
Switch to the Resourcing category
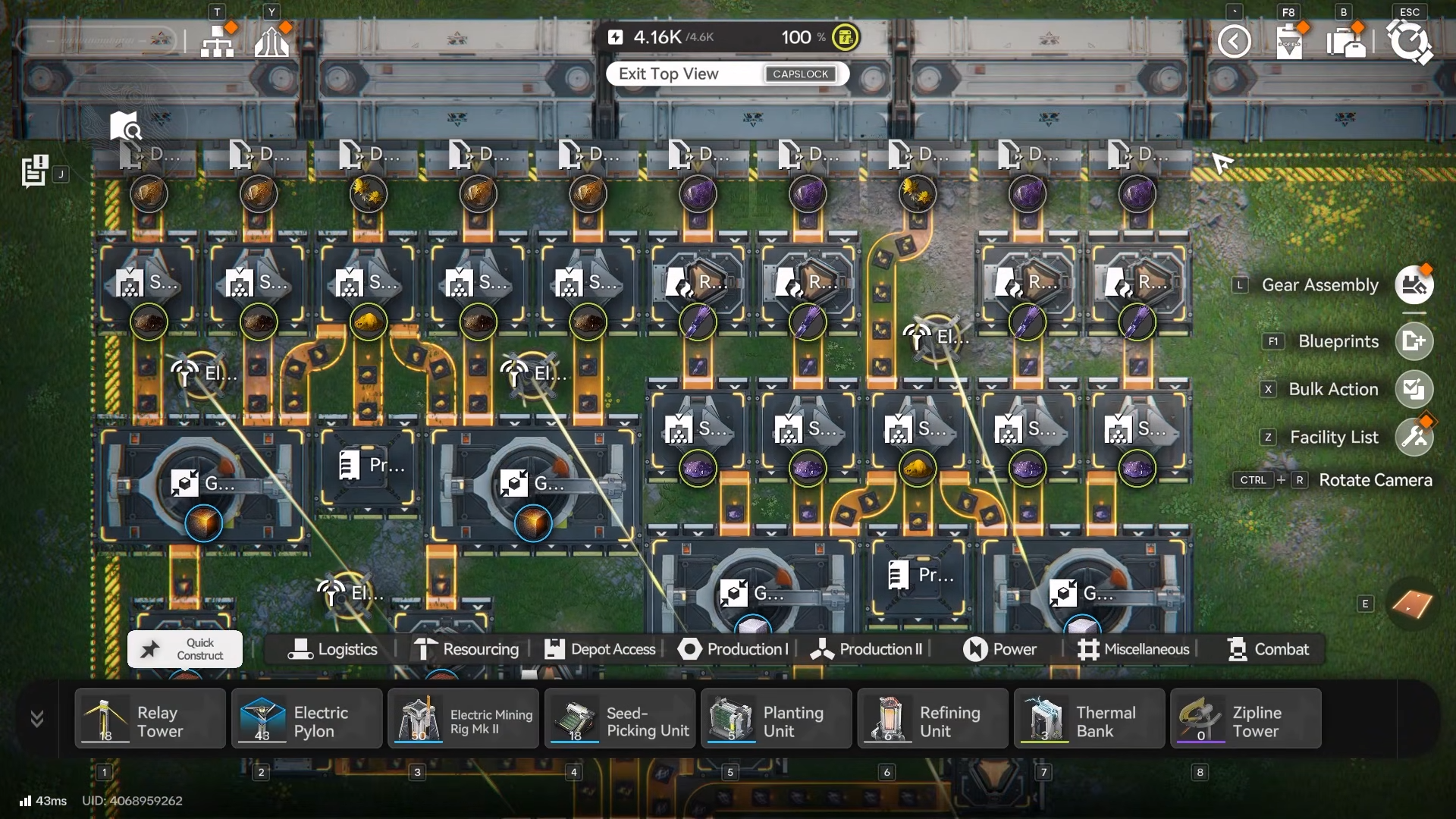[466, 649]
